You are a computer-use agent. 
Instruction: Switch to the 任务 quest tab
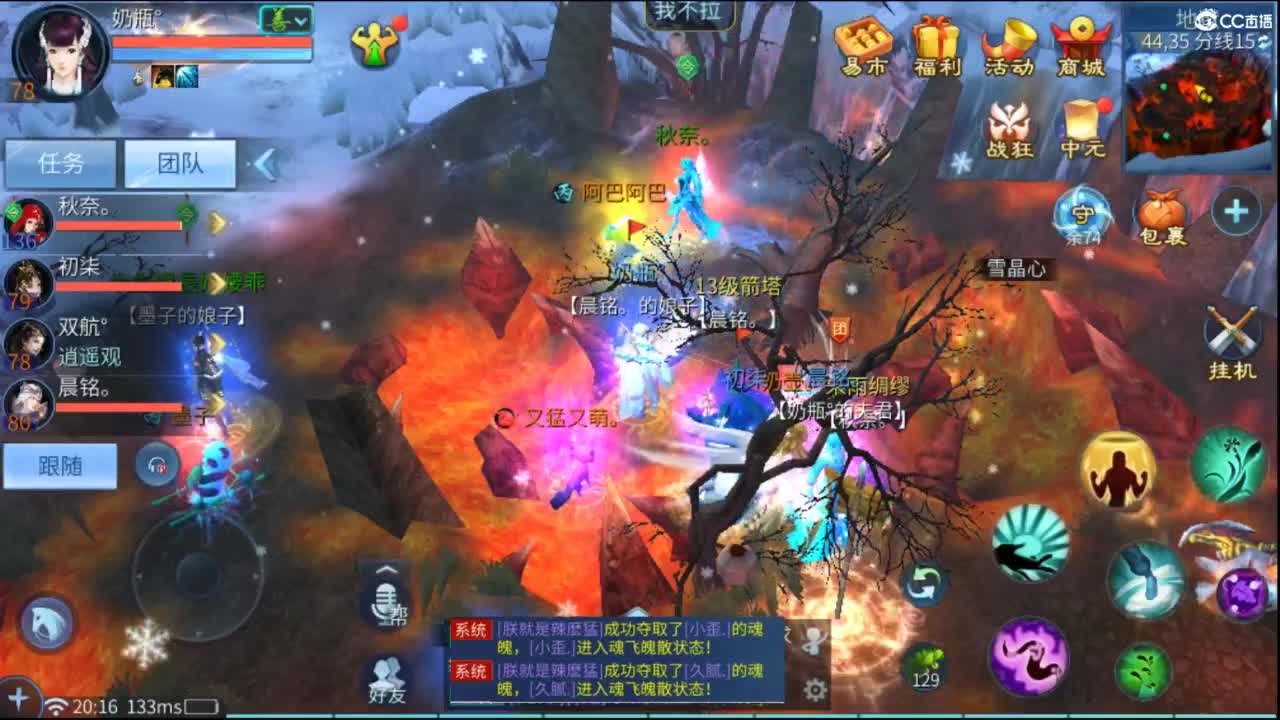pos(58,162)
